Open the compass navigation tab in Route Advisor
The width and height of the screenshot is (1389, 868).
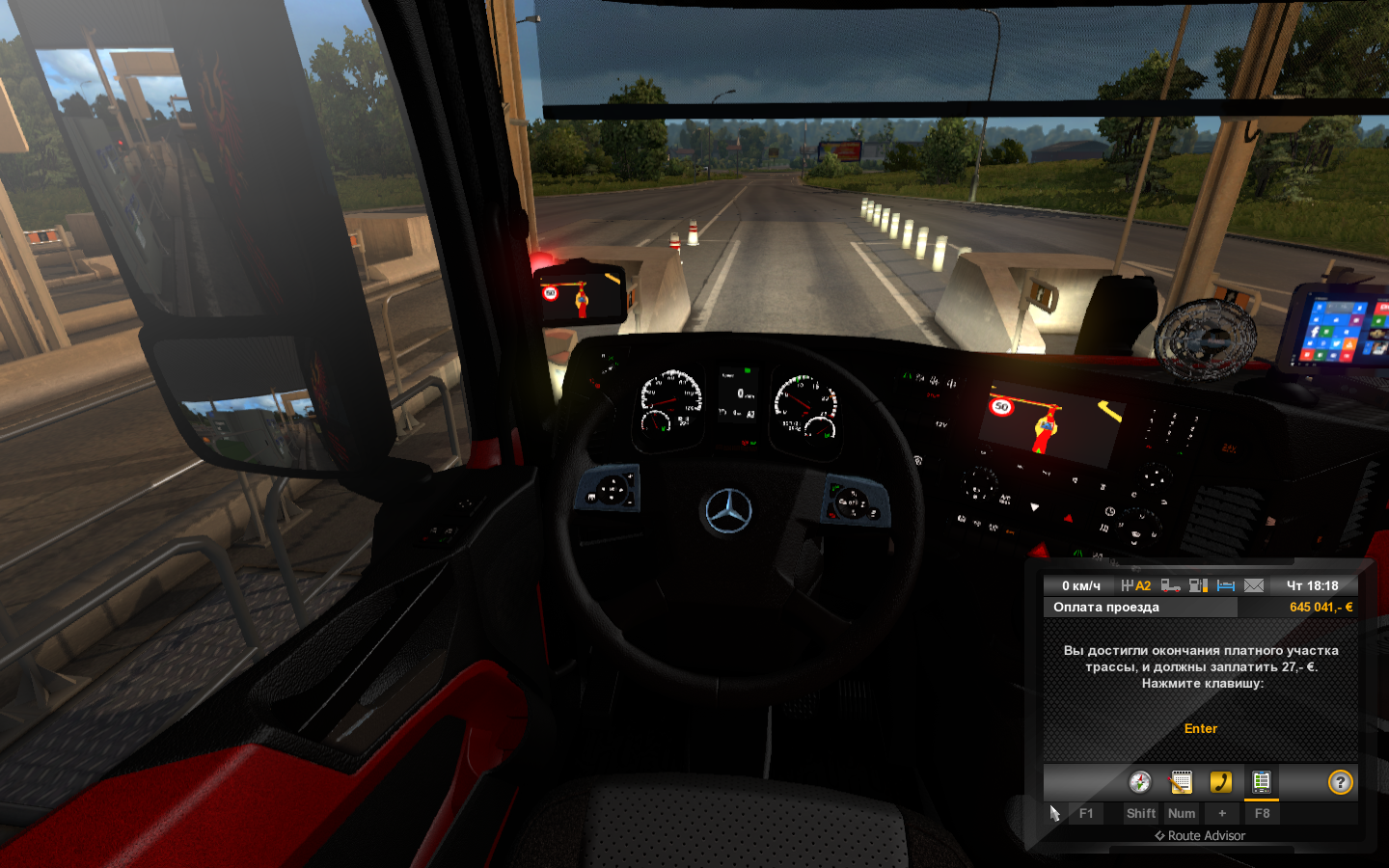point(1140,782)
